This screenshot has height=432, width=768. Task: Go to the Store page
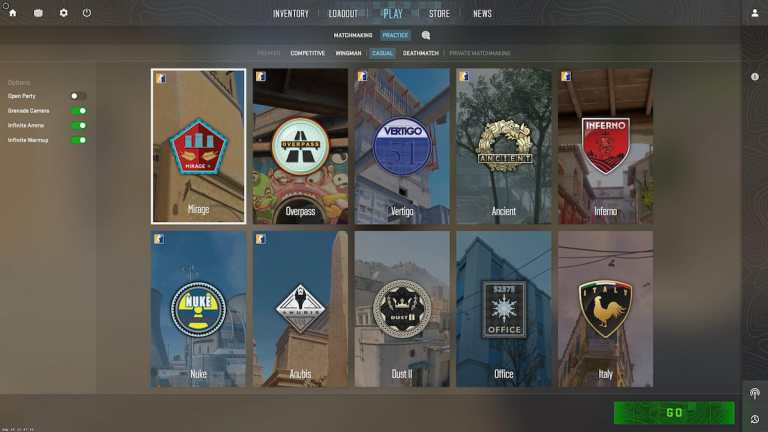point(439,14)
